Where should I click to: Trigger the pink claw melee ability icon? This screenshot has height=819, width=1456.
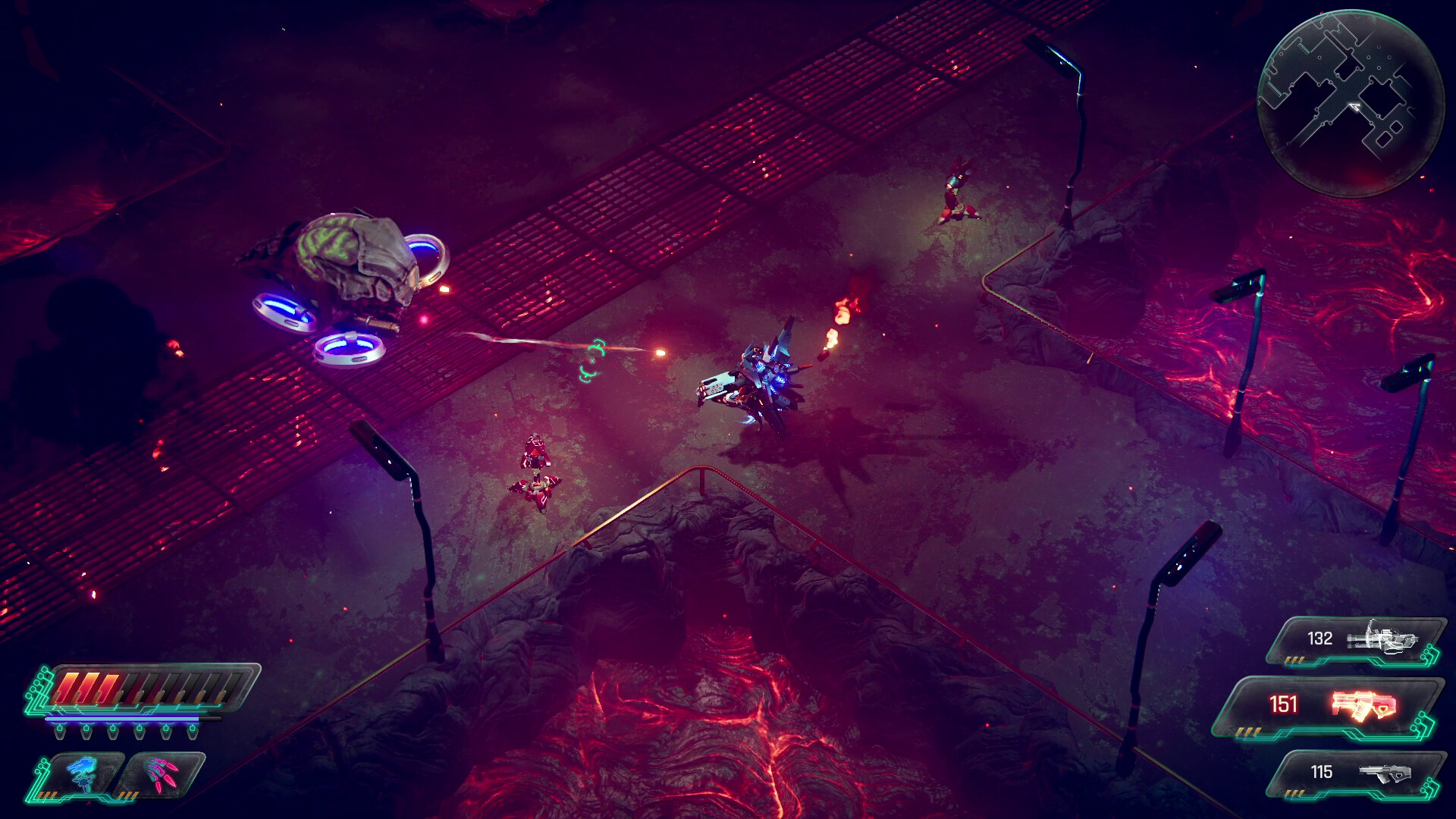point(162,776)
